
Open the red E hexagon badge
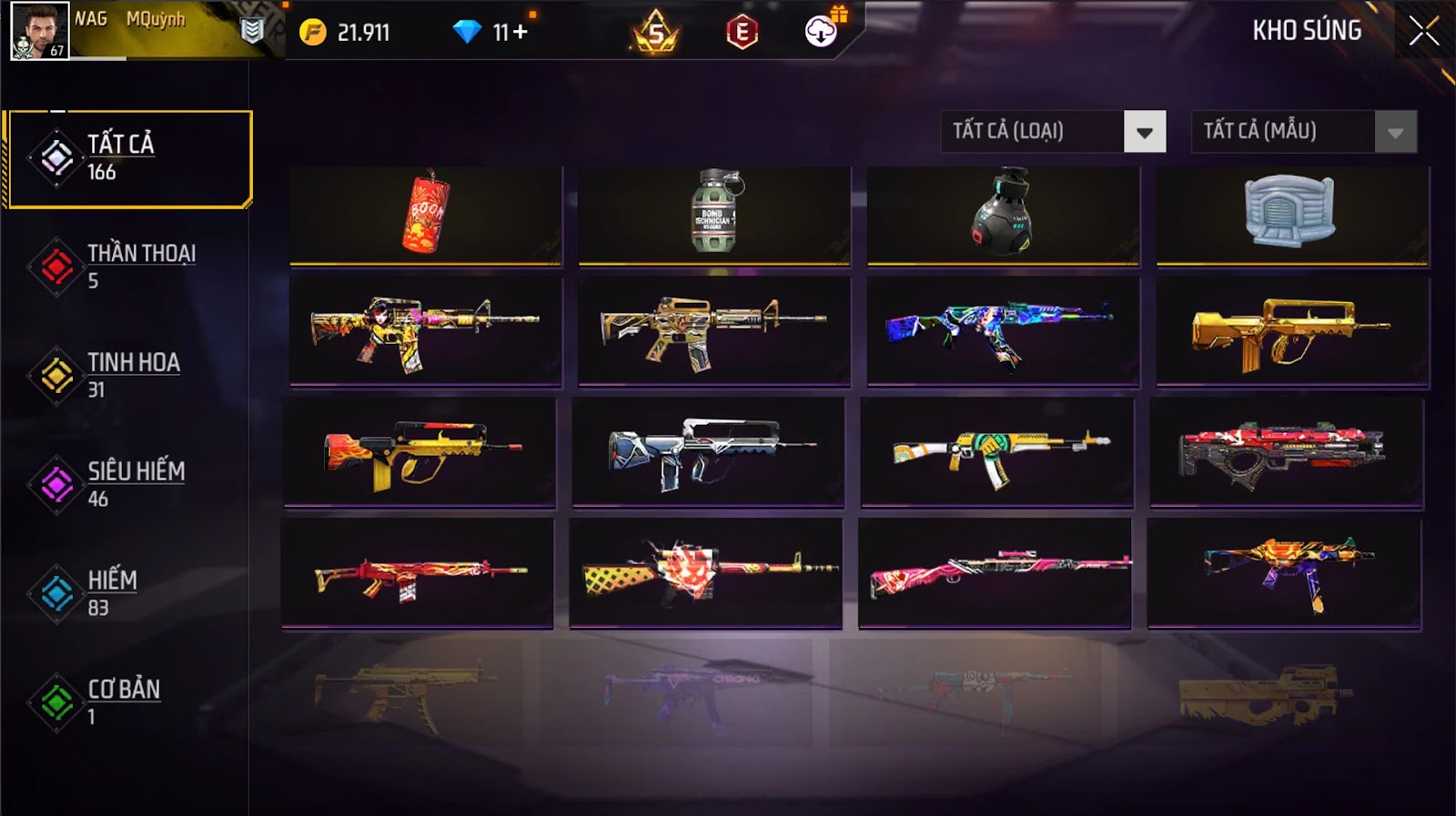pos(742,33)
